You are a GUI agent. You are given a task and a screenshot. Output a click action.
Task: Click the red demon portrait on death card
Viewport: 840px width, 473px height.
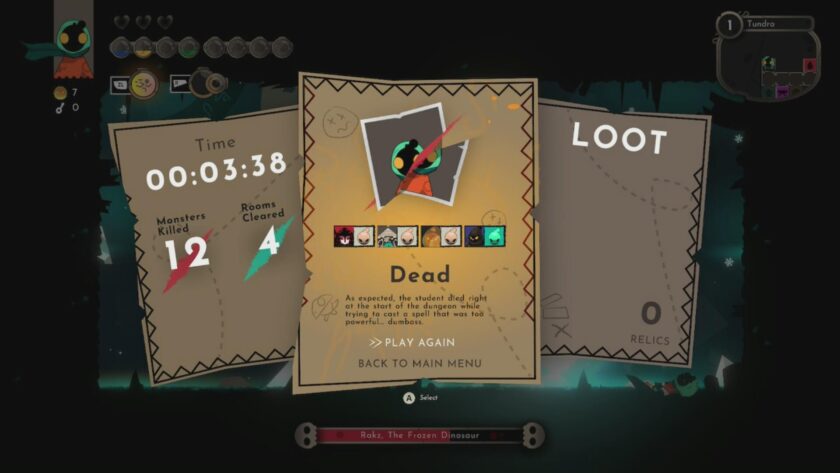(343, 237)
